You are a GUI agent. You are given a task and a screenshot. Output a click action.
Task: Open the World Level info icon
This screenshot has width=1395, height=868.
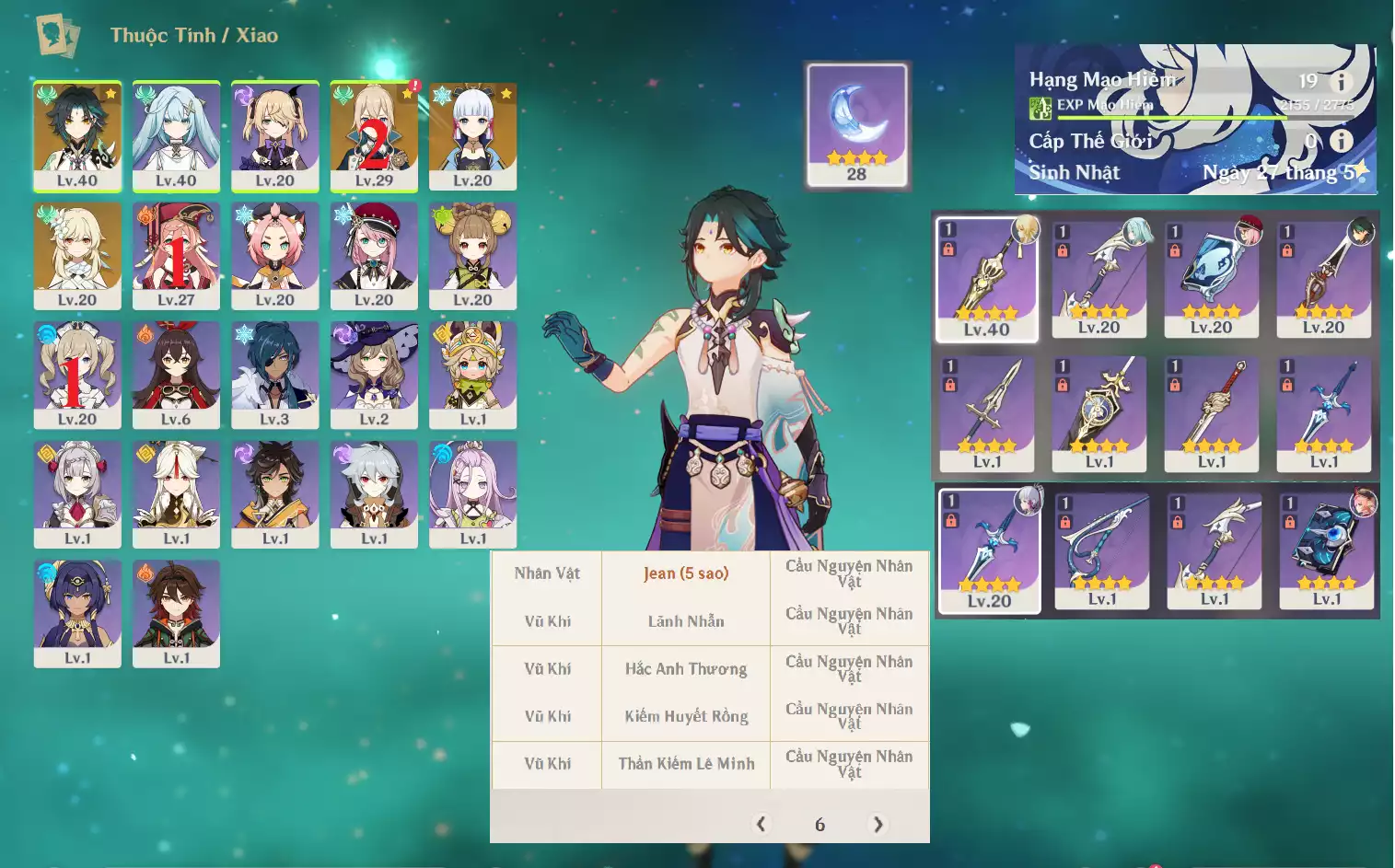(1341, 140)
